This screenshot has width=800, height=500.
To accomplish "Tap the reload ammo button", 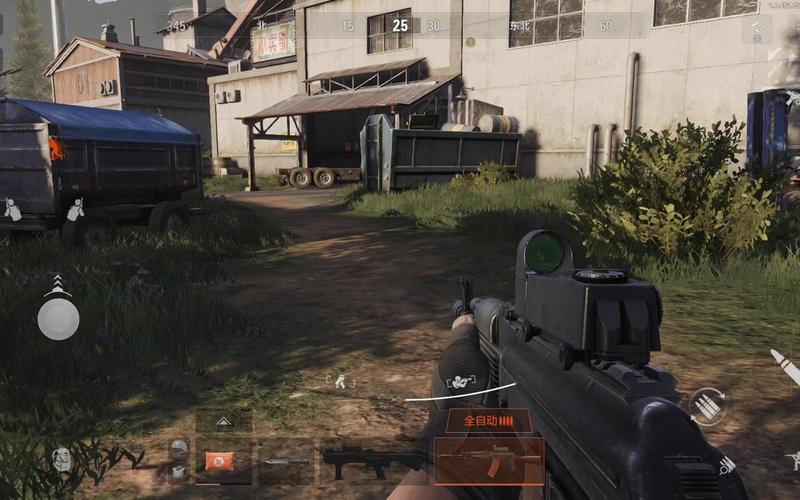I will click(707, 405).
